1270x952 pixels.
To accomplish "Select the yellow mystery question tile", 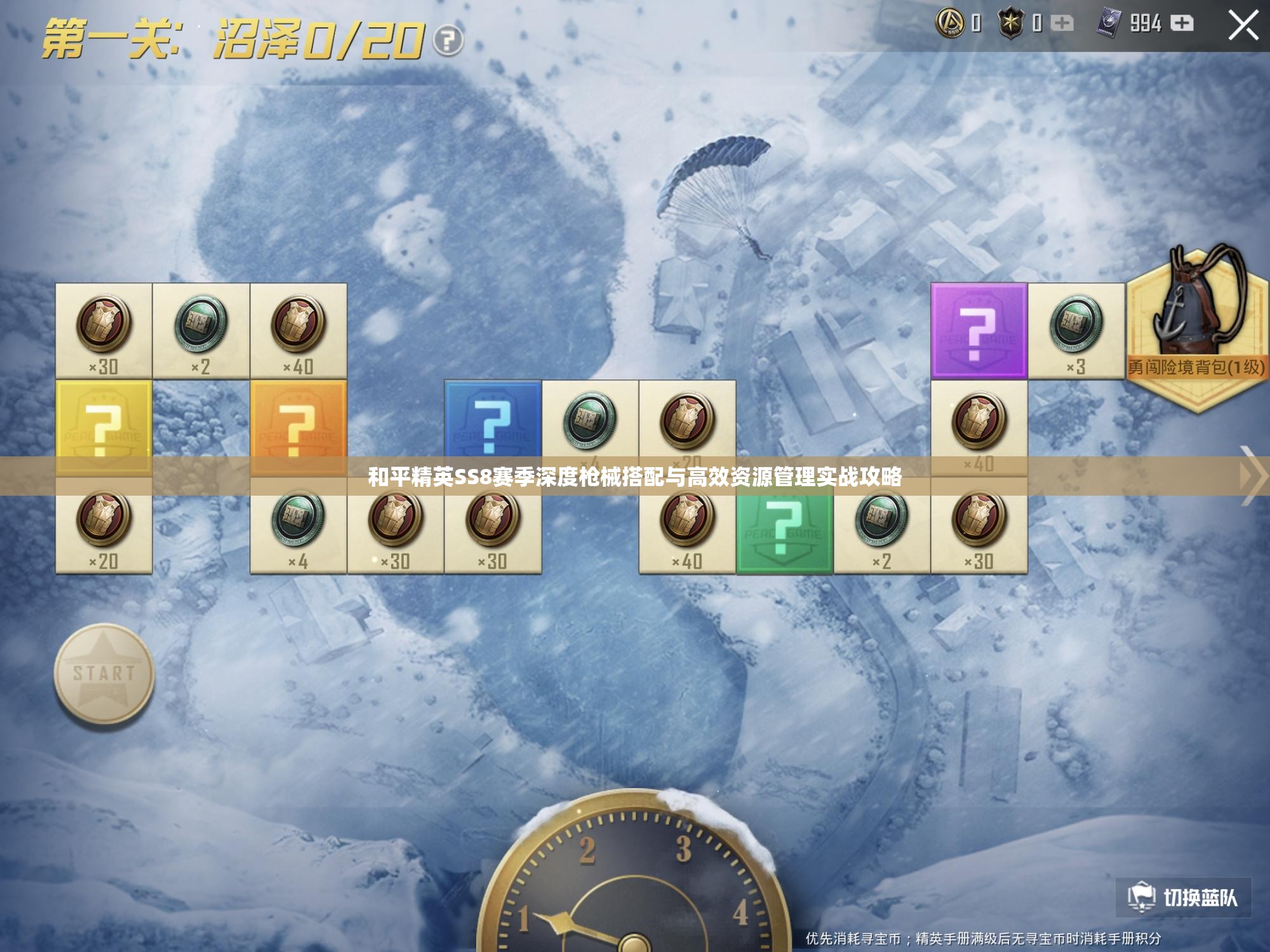I will pyautogui.click(x=104, y=426).
